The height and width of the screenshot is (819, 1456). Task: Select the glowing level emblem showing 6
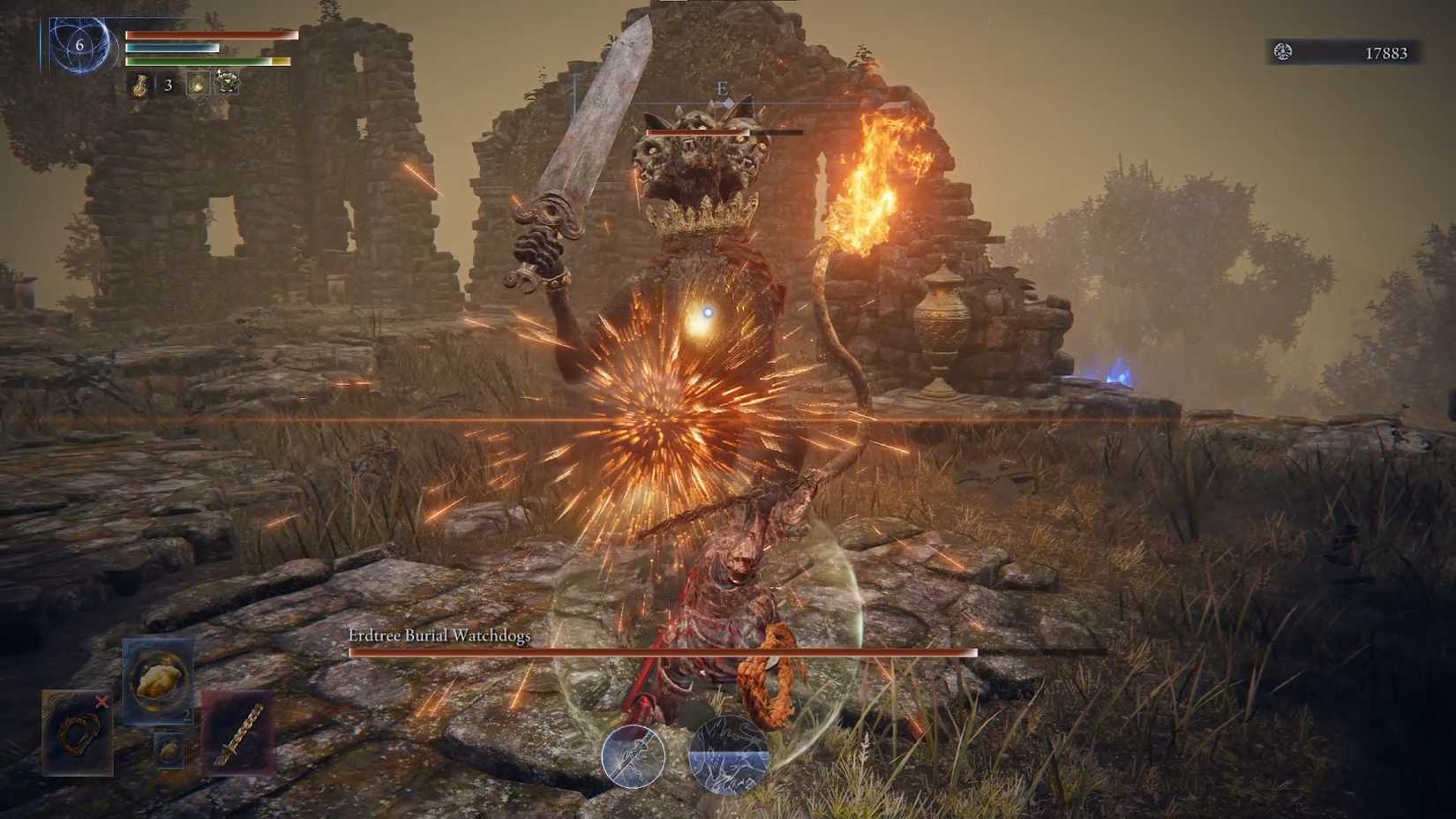[81, 44]
